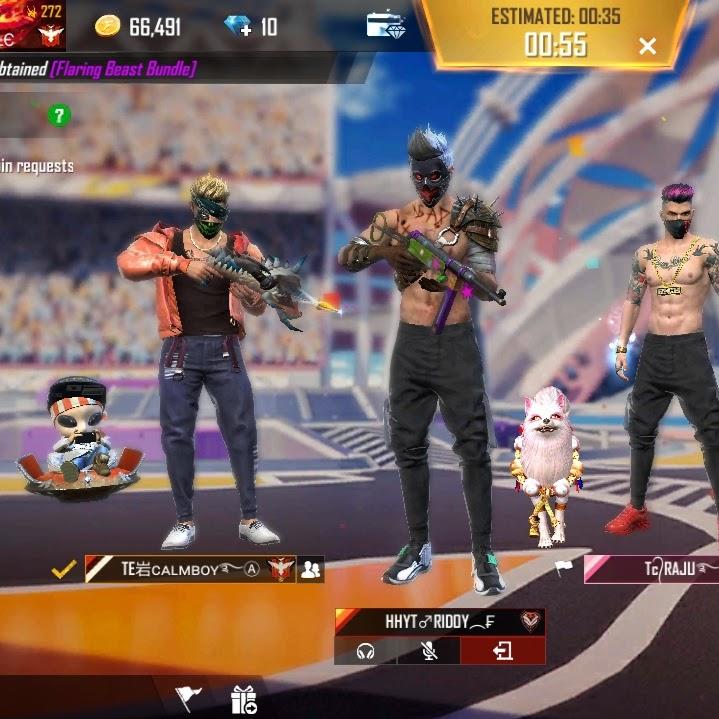Select the CALMBOY player name tag
This screenshot has height=719, width=719.
pyautogui.click(x=190, y=569)
